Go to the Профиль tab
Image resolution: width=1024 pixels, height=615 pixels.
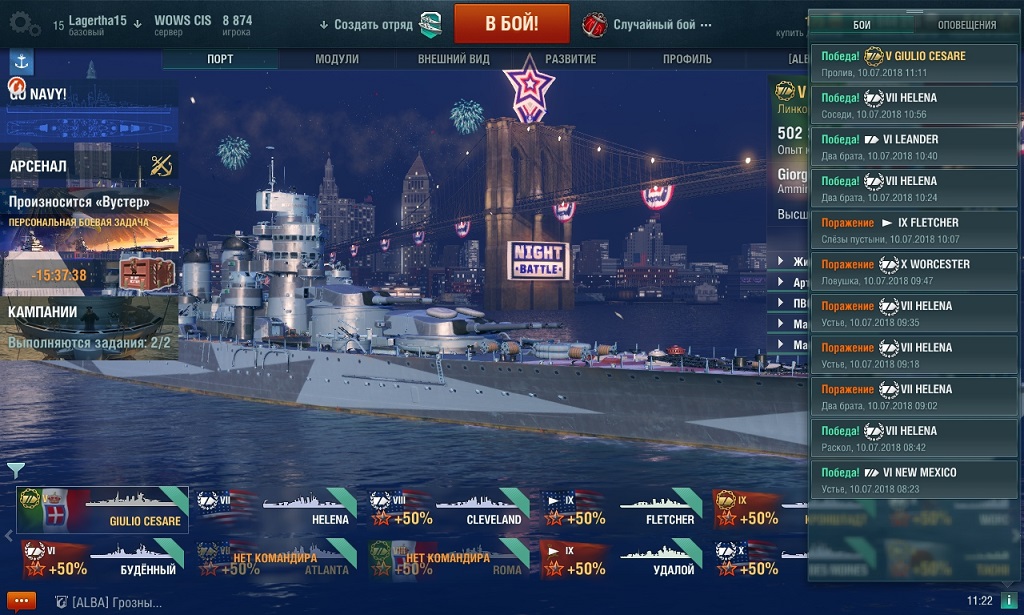point(687,59)
